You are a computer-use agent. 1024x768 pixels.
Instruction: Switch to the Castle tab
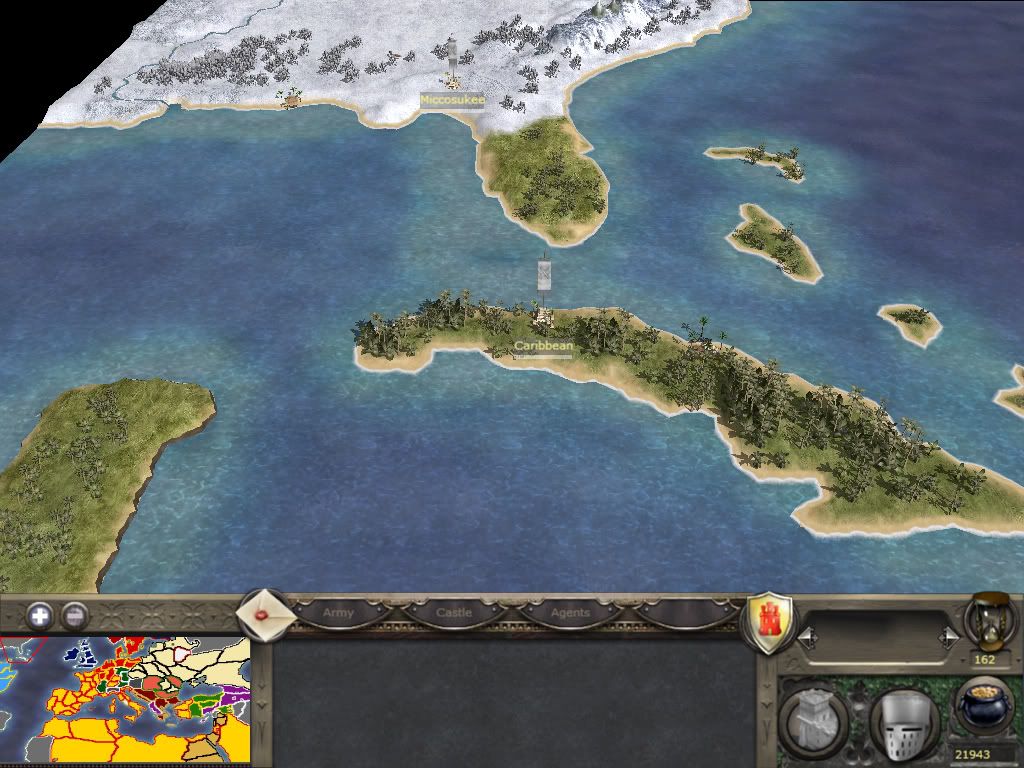click(x=454, y=612)
